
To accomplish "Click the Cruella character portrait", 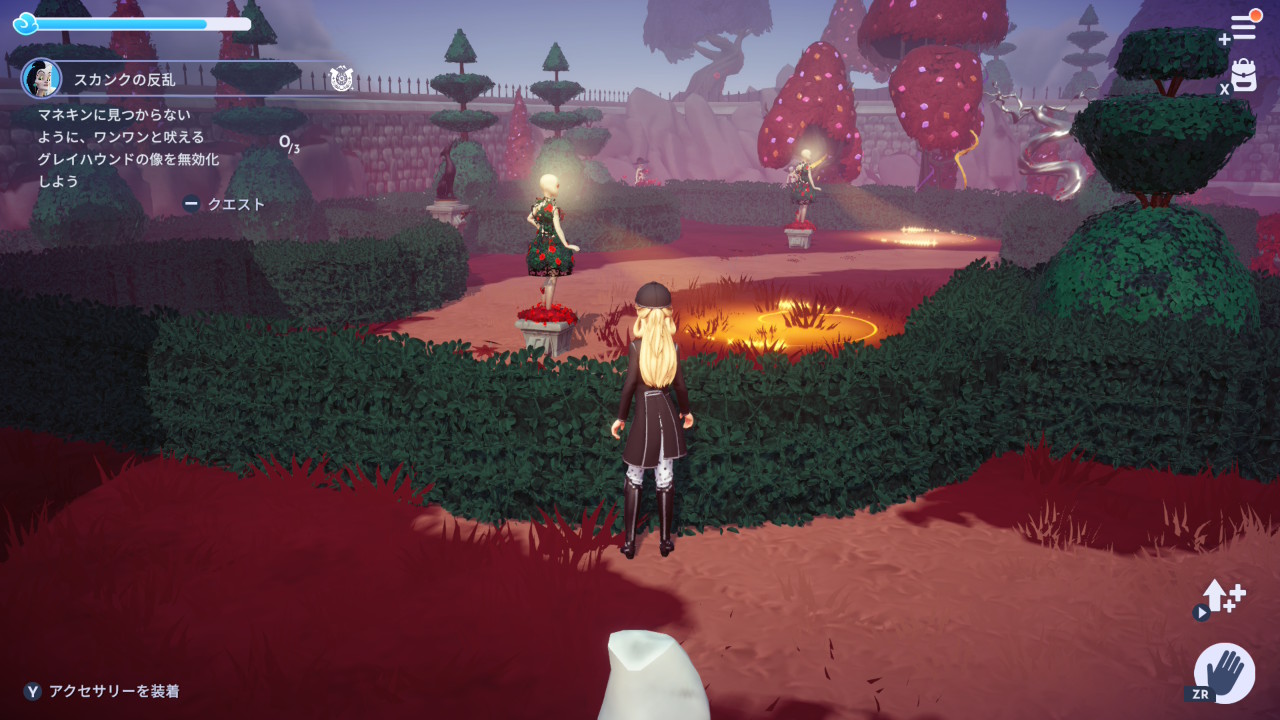I will (x=41, y=78).
